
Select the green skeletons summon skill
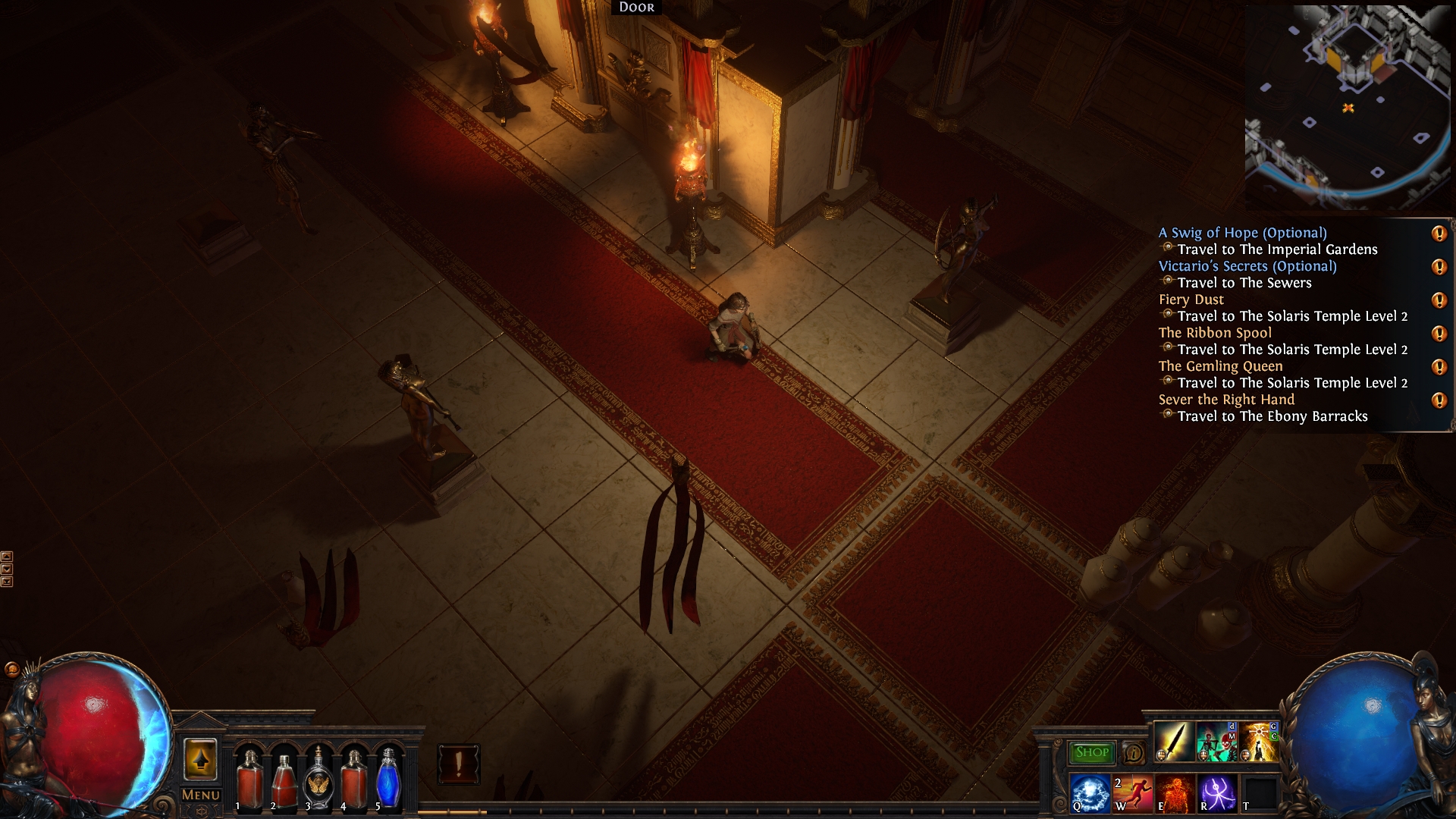click(1216, 742)
